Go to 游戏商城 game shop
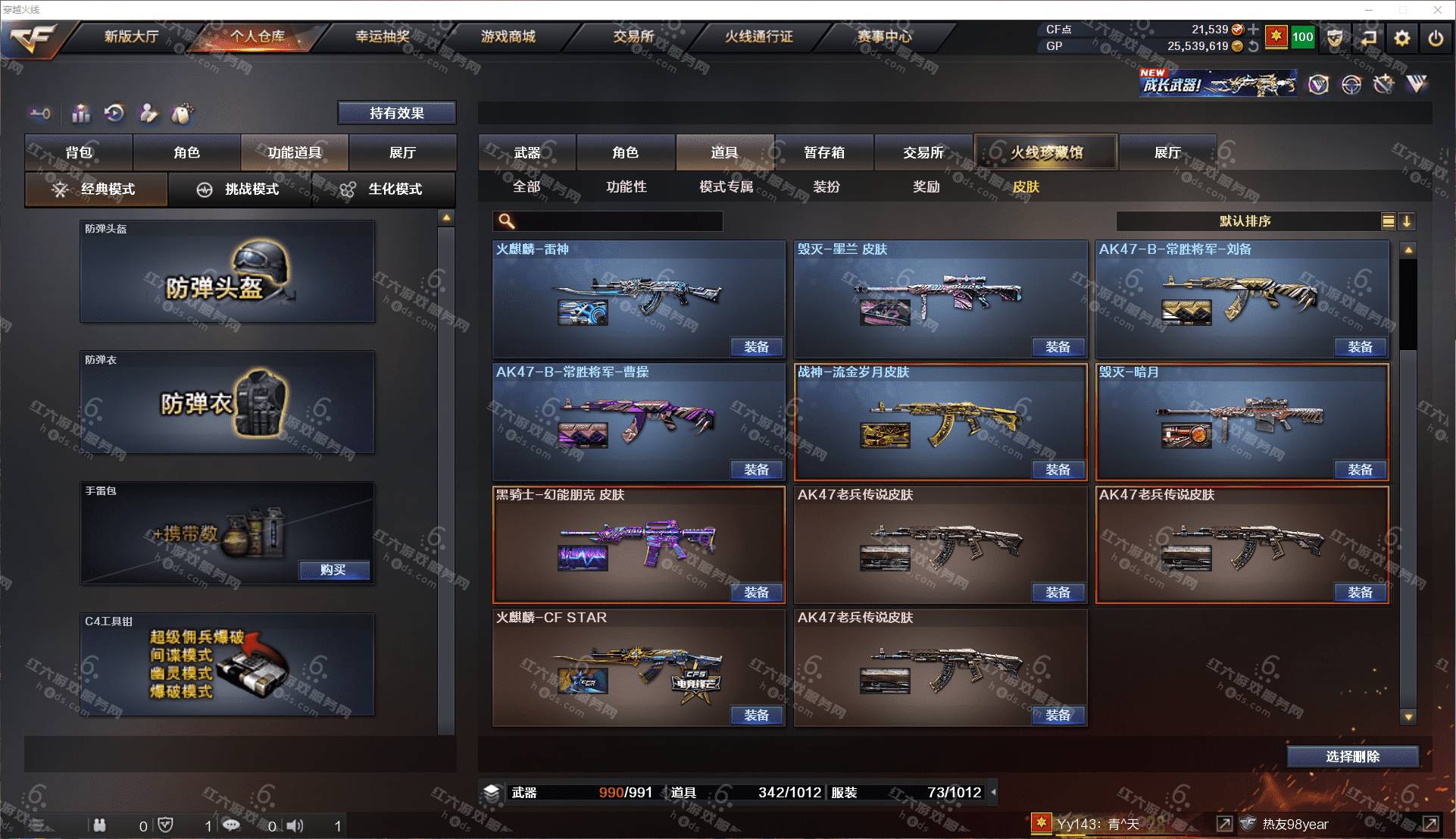Image resolution: width=1456 pixels, height=839 pixels. pos(508,36)
